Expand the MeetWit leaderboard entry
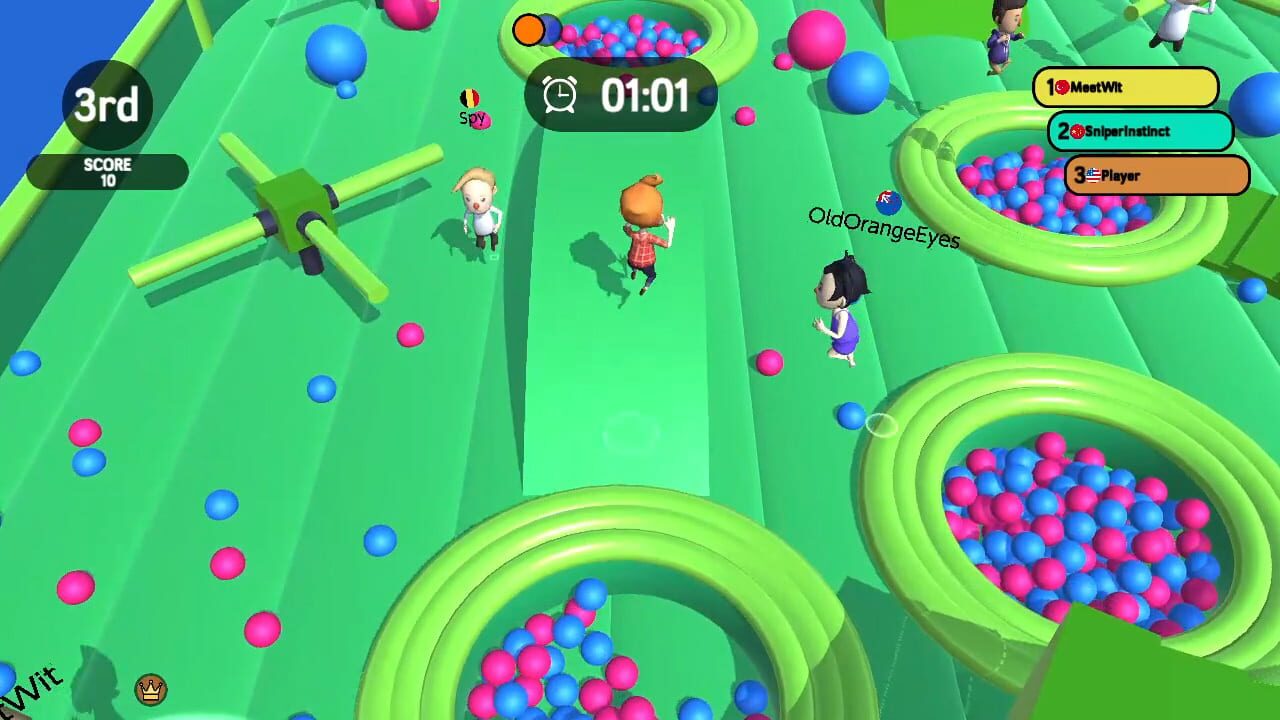Viewport: 1280px width, 720px height. [x=1127, y=88]
